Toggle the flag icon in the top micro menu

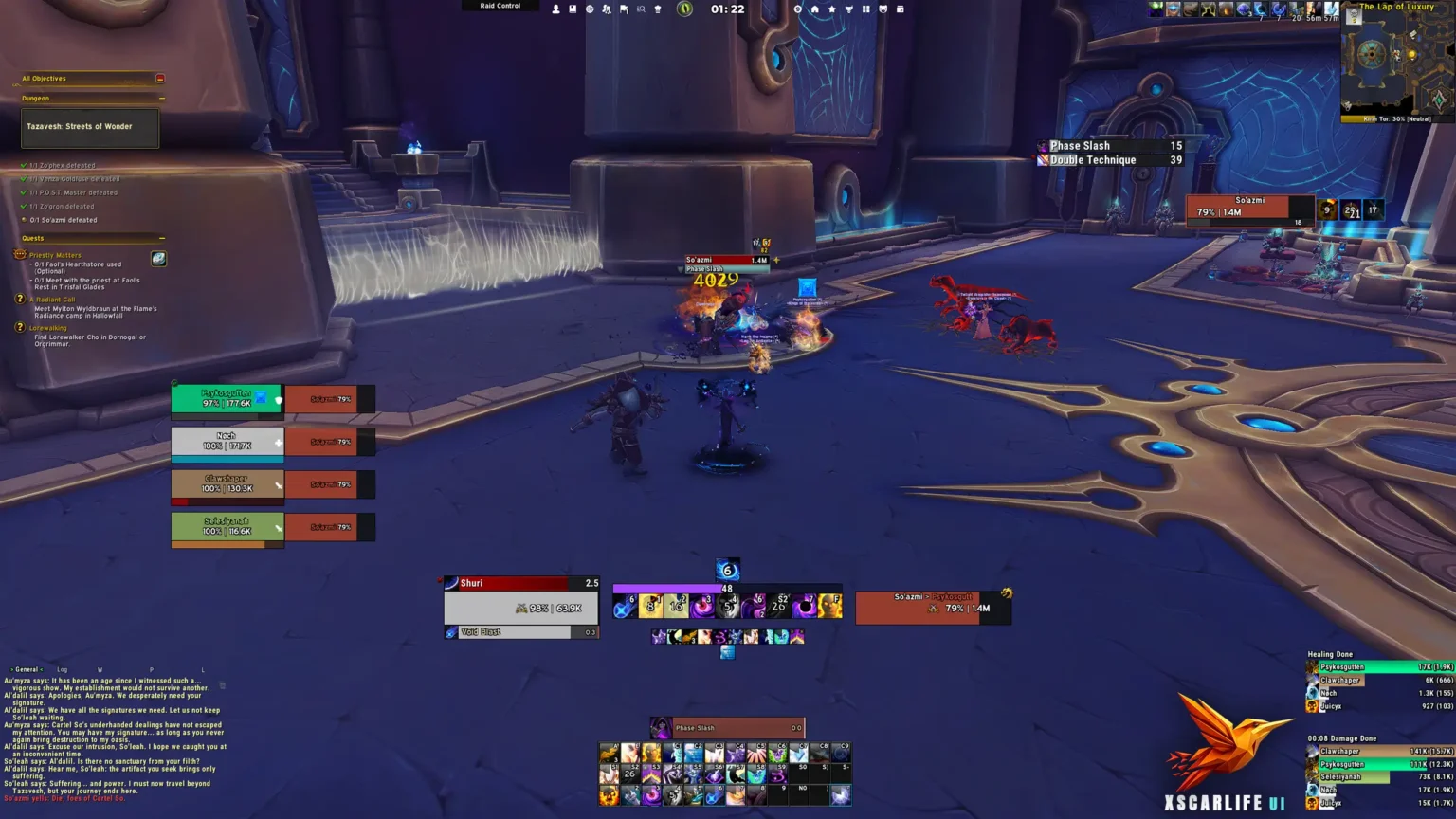coord(623,8)
